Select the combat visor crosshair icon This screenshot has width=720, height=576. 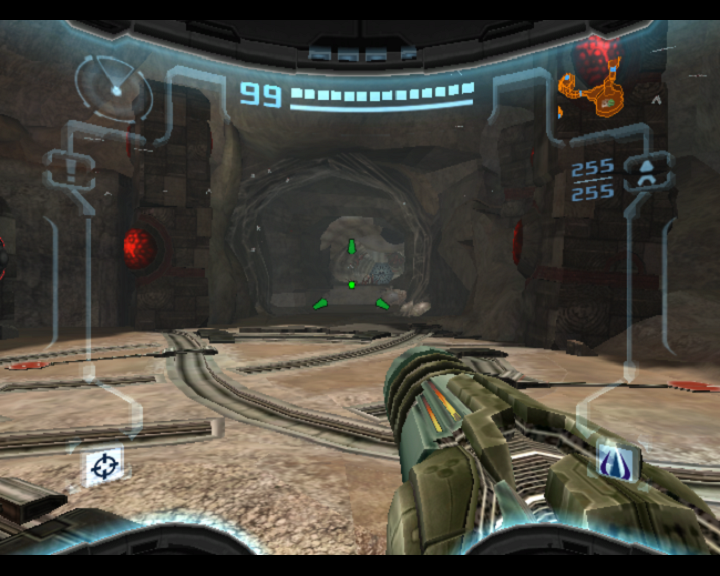pos(104,465)
